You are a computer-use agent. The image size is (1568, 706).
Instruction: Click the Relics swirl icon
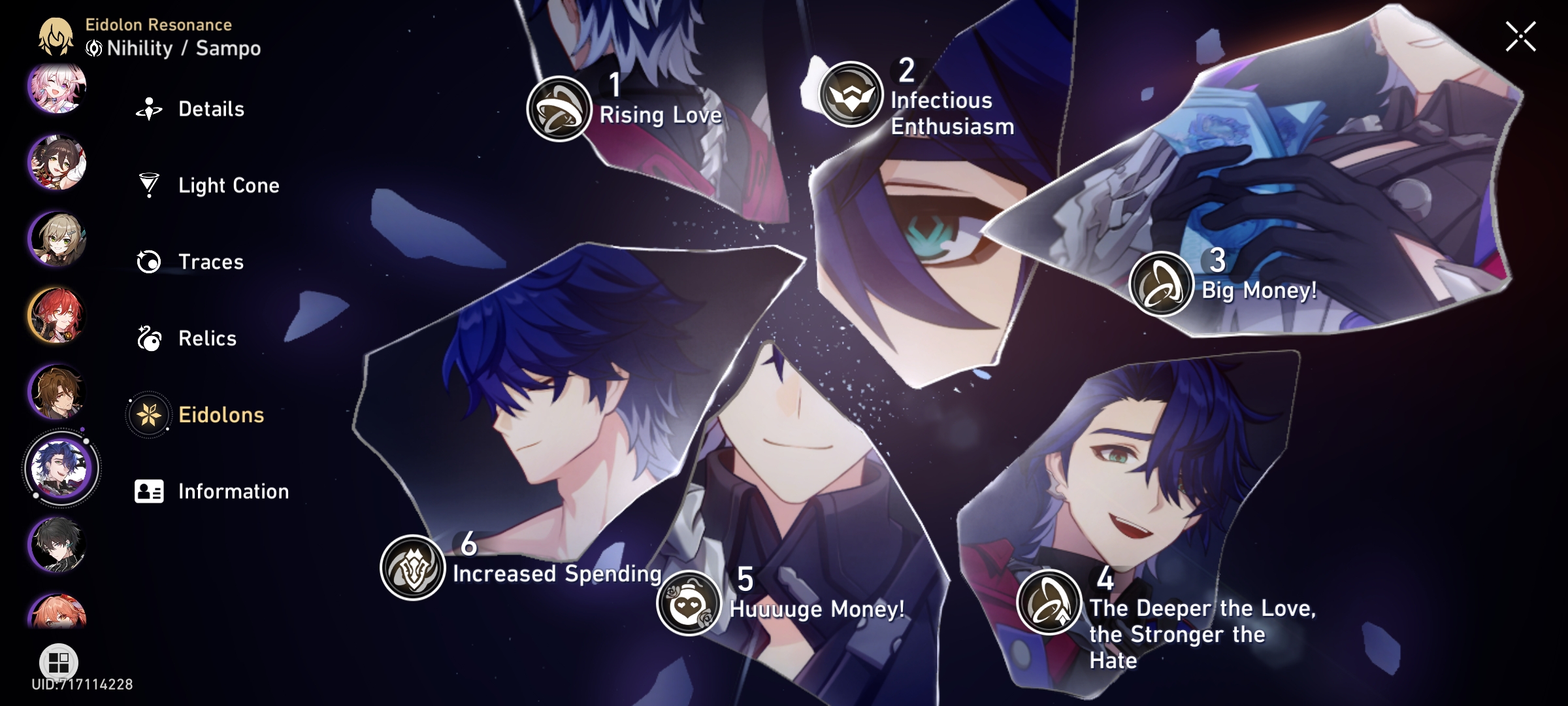(x=150, y=338)
